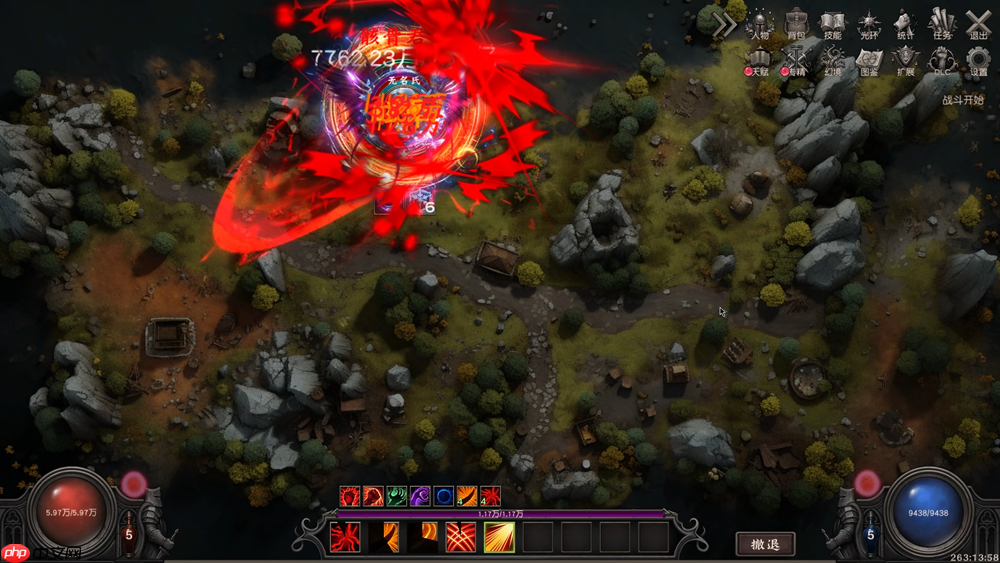Open the 扩展 expansion menu
Viewport: 1000px width, 563px height.
[x=905, y=62]
